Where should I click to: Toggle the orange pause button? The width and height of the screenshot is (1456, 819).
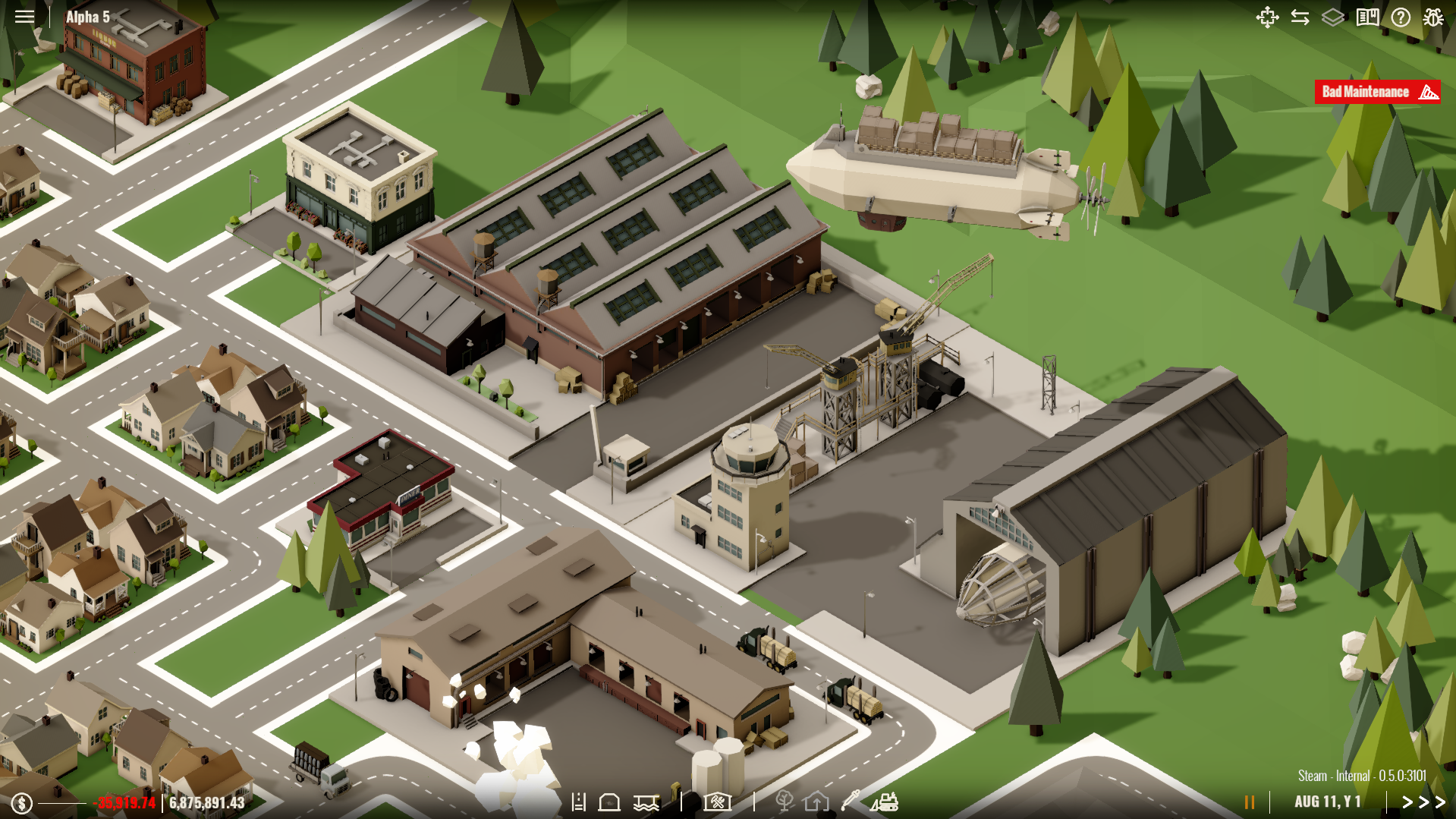point(1250,802)
